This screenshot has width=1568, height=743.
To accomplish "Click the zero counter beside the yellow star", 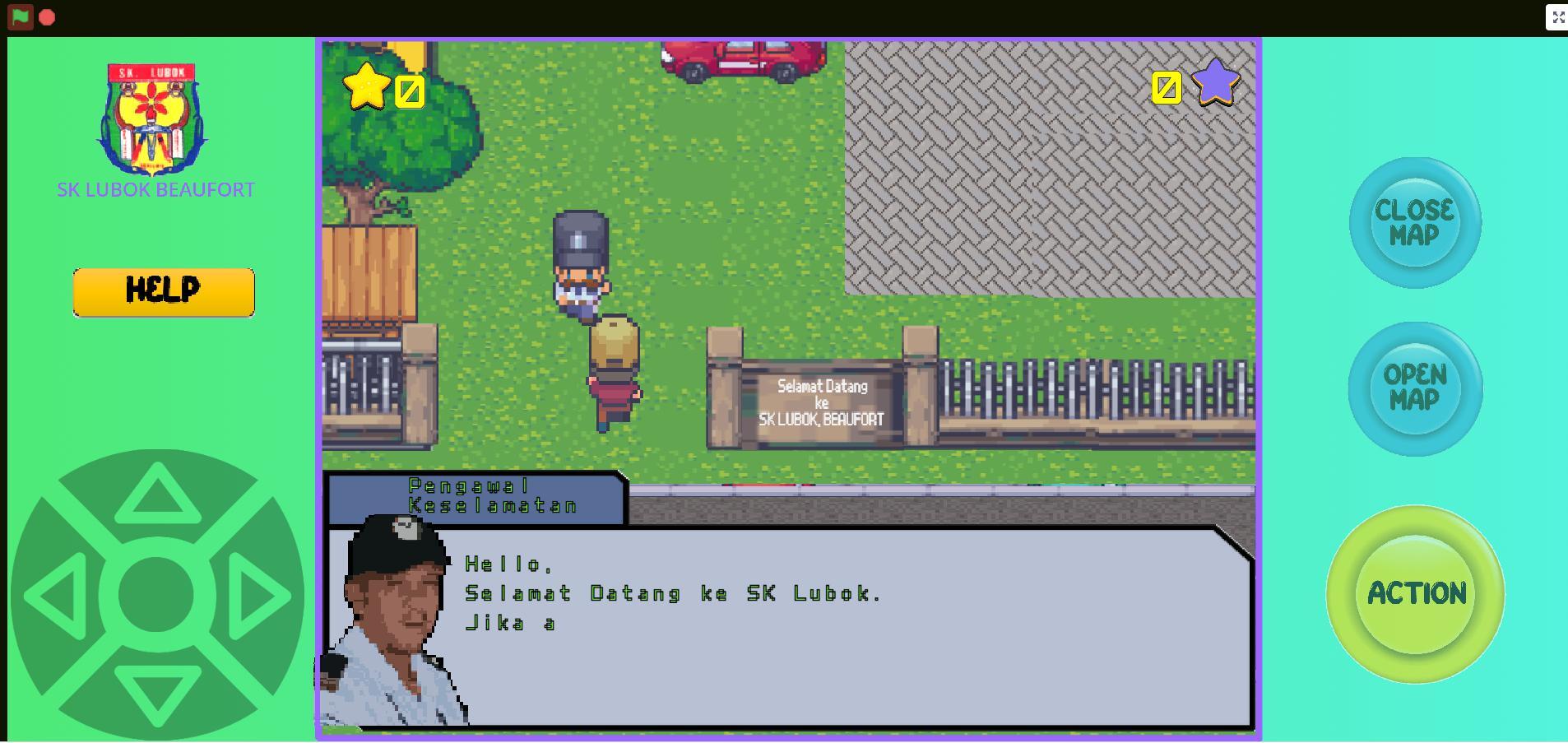I will pos(408,91).
